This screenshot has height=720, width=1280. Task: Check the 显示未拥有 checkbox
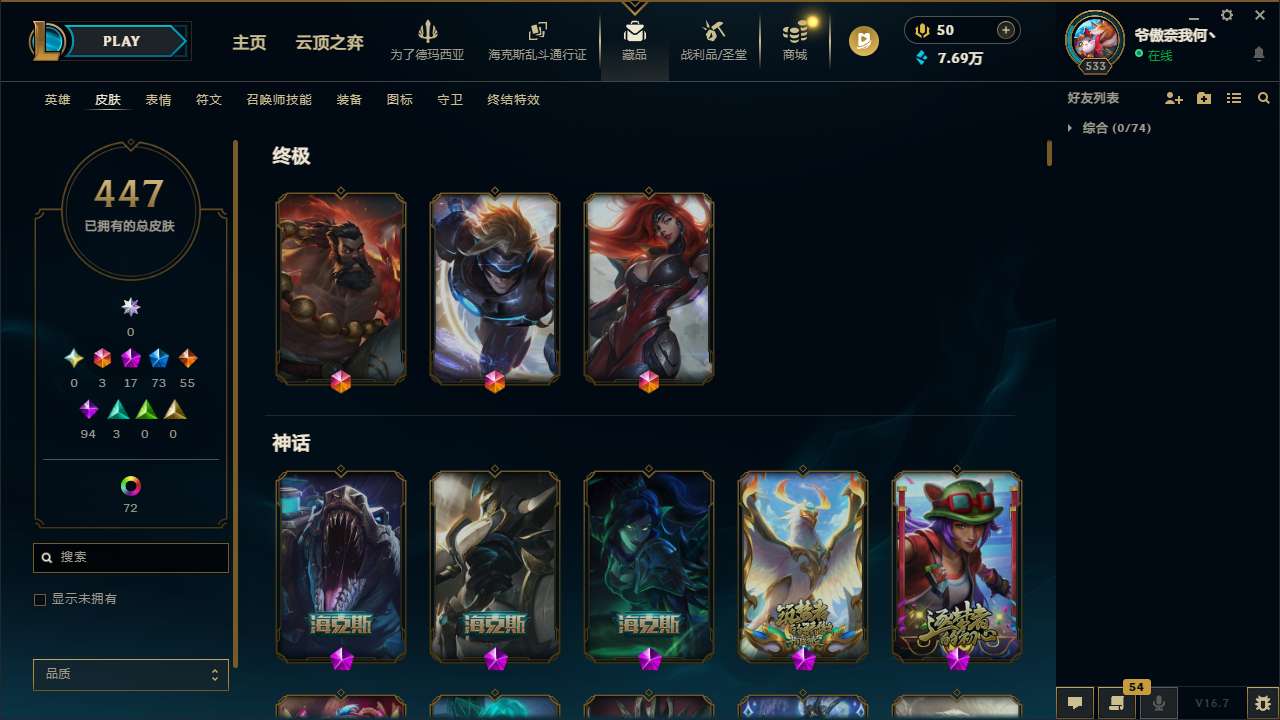point(40,599)
